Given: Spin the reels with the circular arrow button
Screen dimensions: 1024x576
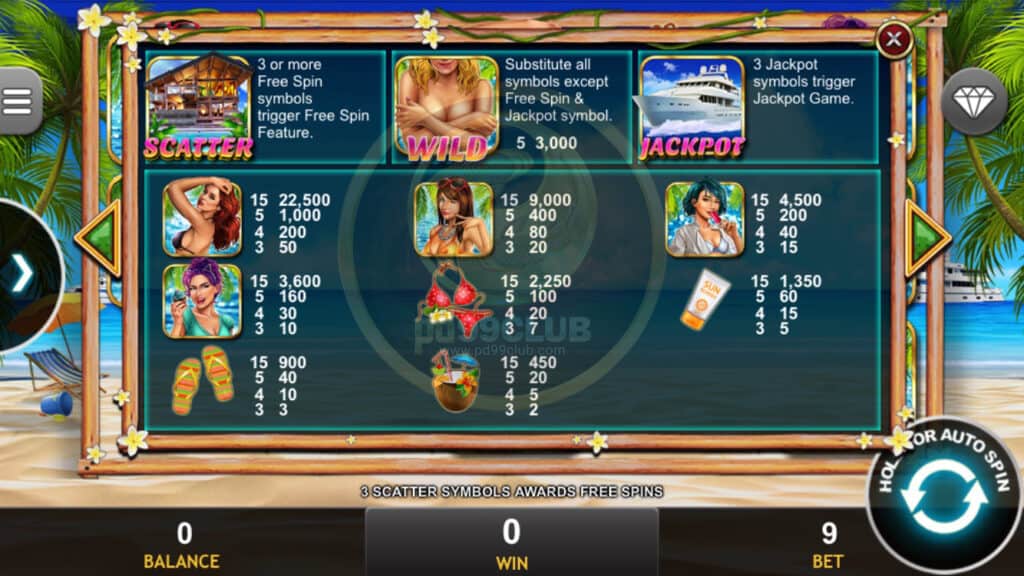Looking at the screenshot, I should (943, 498).
